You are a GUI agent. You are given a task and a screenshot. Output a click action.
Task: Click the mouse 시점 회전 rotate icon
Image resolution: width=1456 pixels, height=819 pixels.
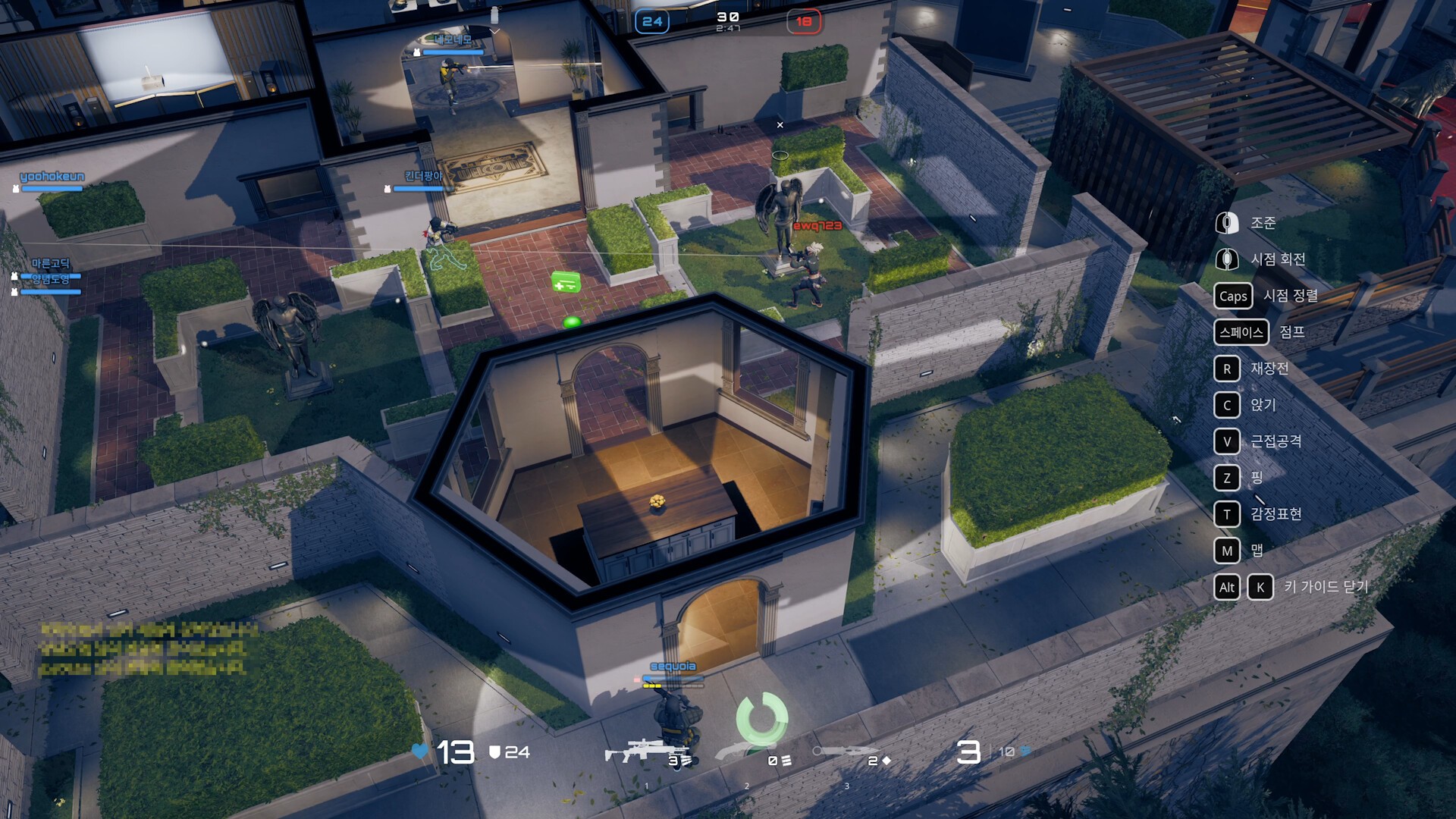click(x=1227, y=259)
